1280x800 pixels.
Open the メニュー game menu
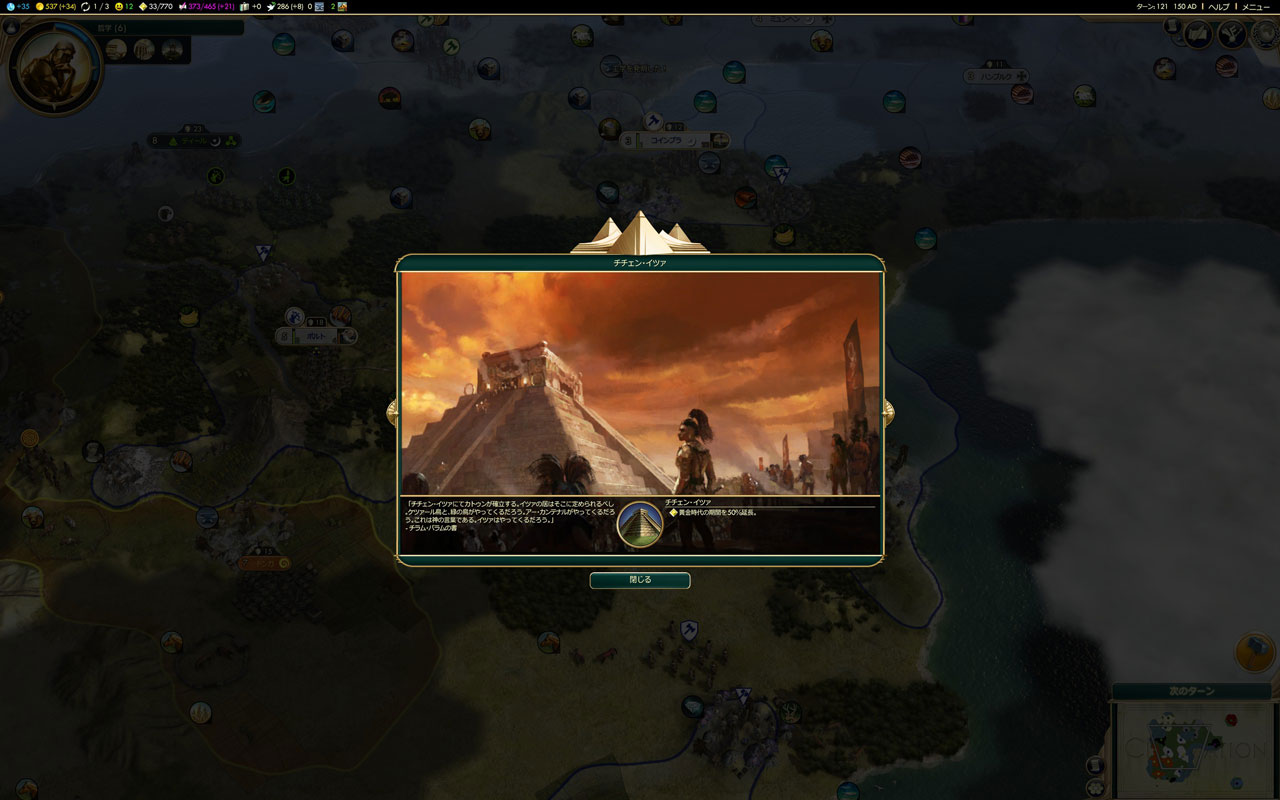(1255, 6)
